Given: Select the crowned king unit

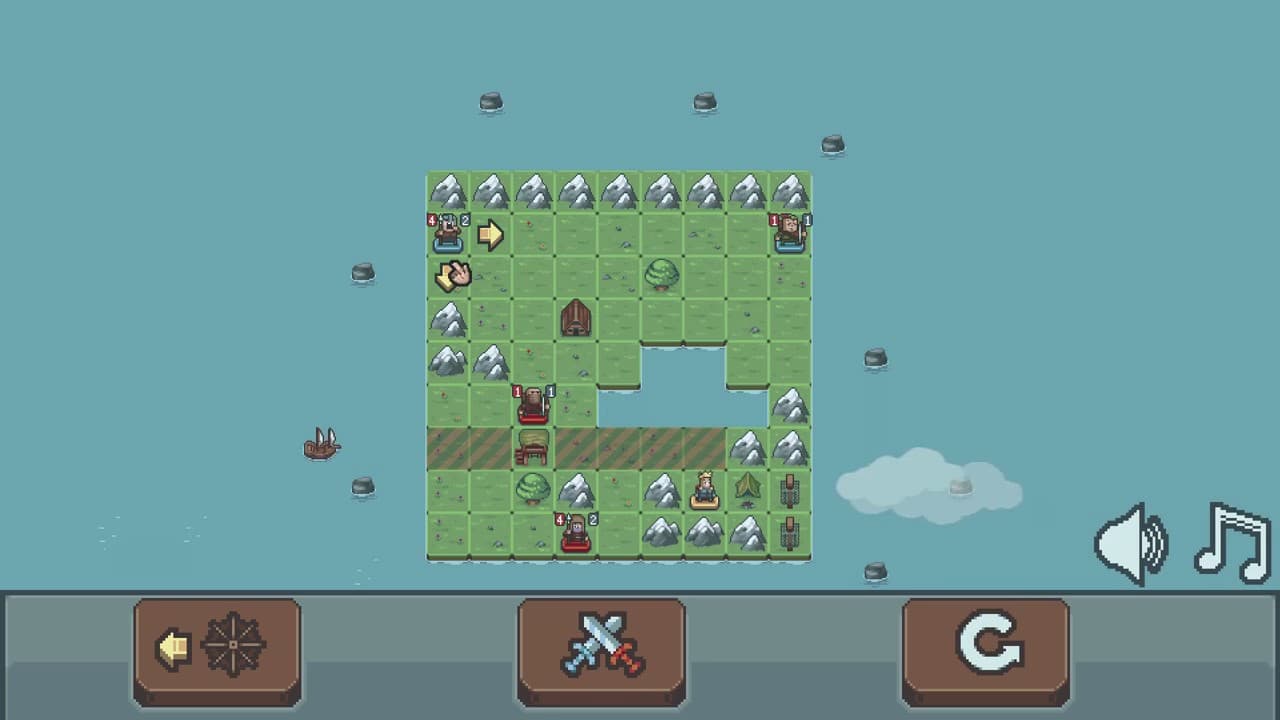Looking at the screenshot, I should [703, 489].
